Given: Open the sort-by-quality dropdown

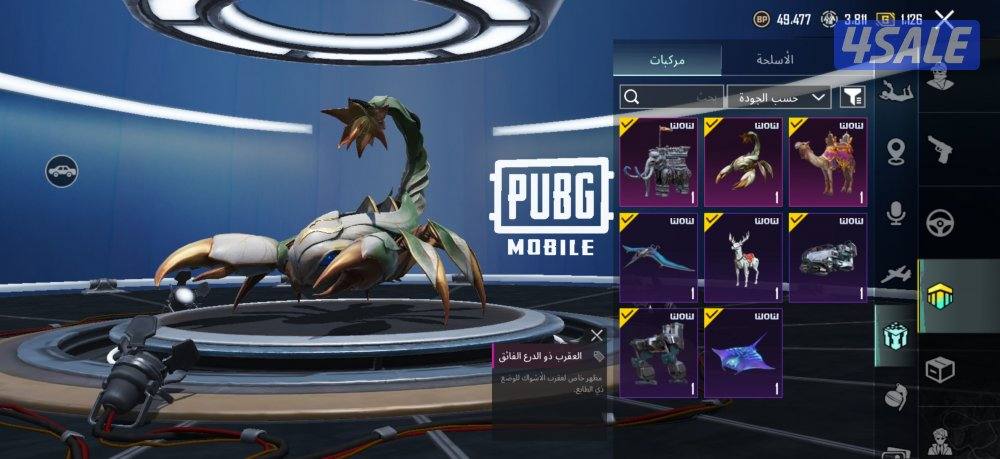Looking at the screenshot, I should (778, 97).
